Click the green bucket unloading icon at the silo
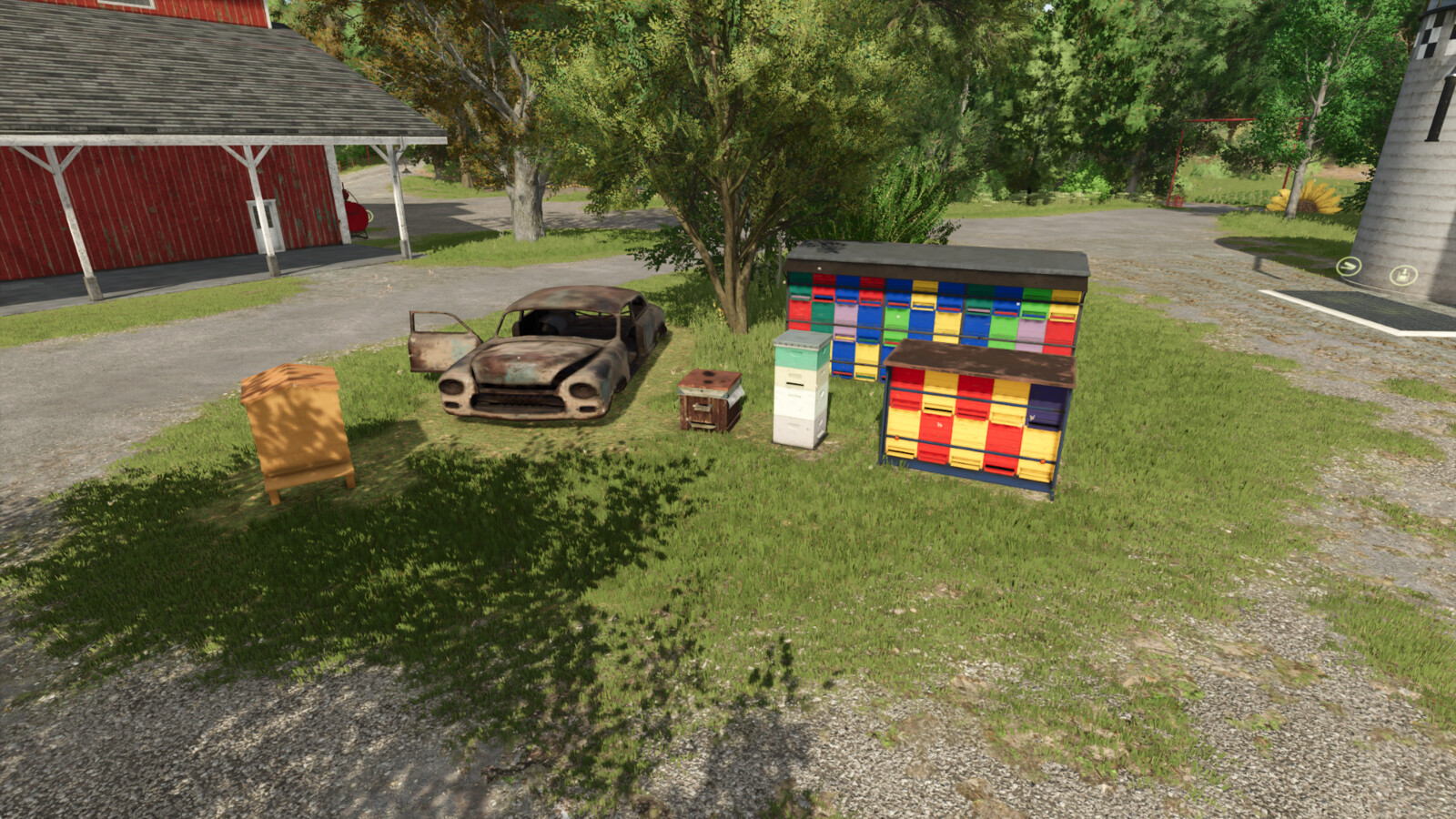The image size is (1456, 819). tap(1401, 275)
